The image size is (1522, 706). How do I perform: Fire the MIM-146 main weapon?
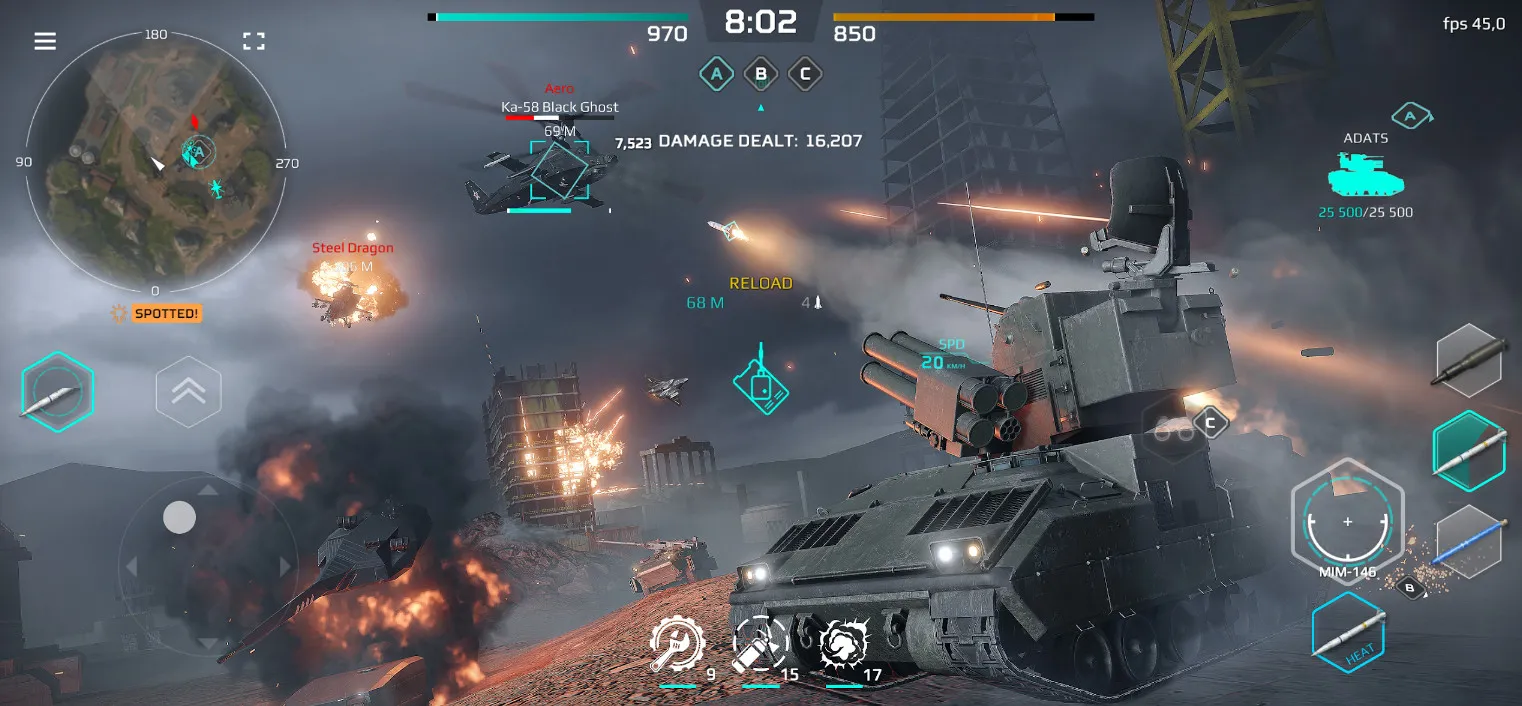(x=1347, y=522)
